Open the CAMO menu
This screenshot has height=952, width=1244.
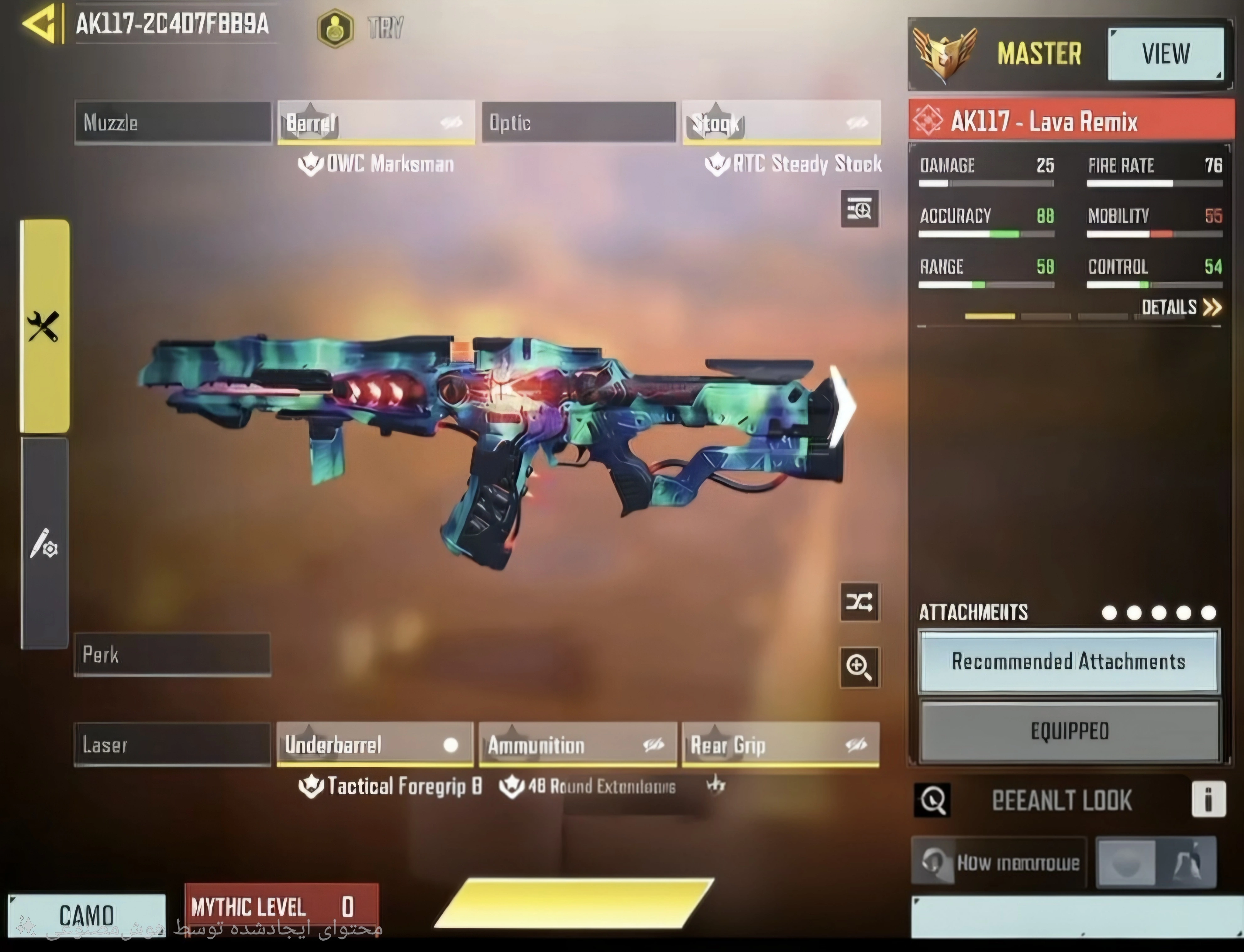pos(87,915)
